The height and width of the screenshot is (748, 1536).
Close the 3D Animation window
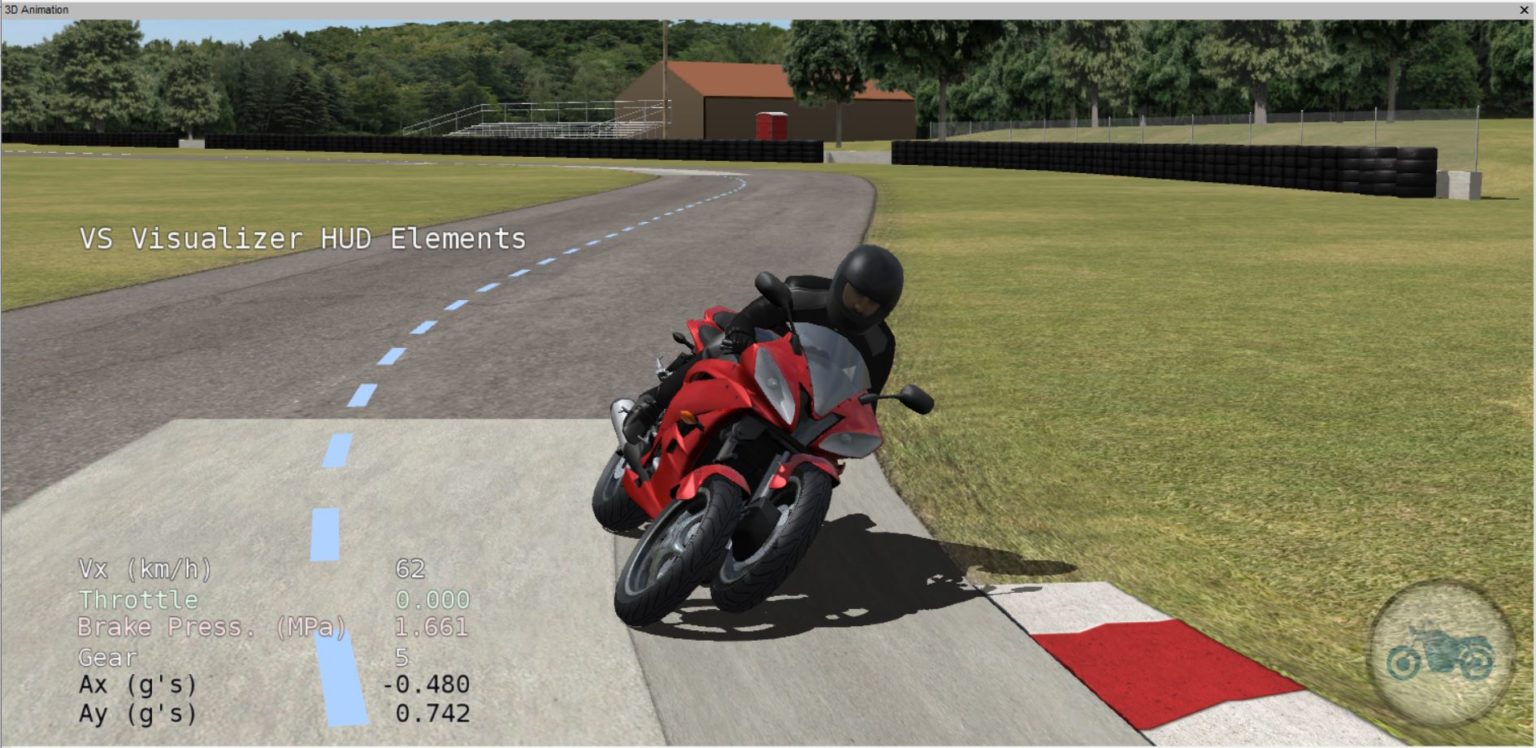tap(1524, 9)
